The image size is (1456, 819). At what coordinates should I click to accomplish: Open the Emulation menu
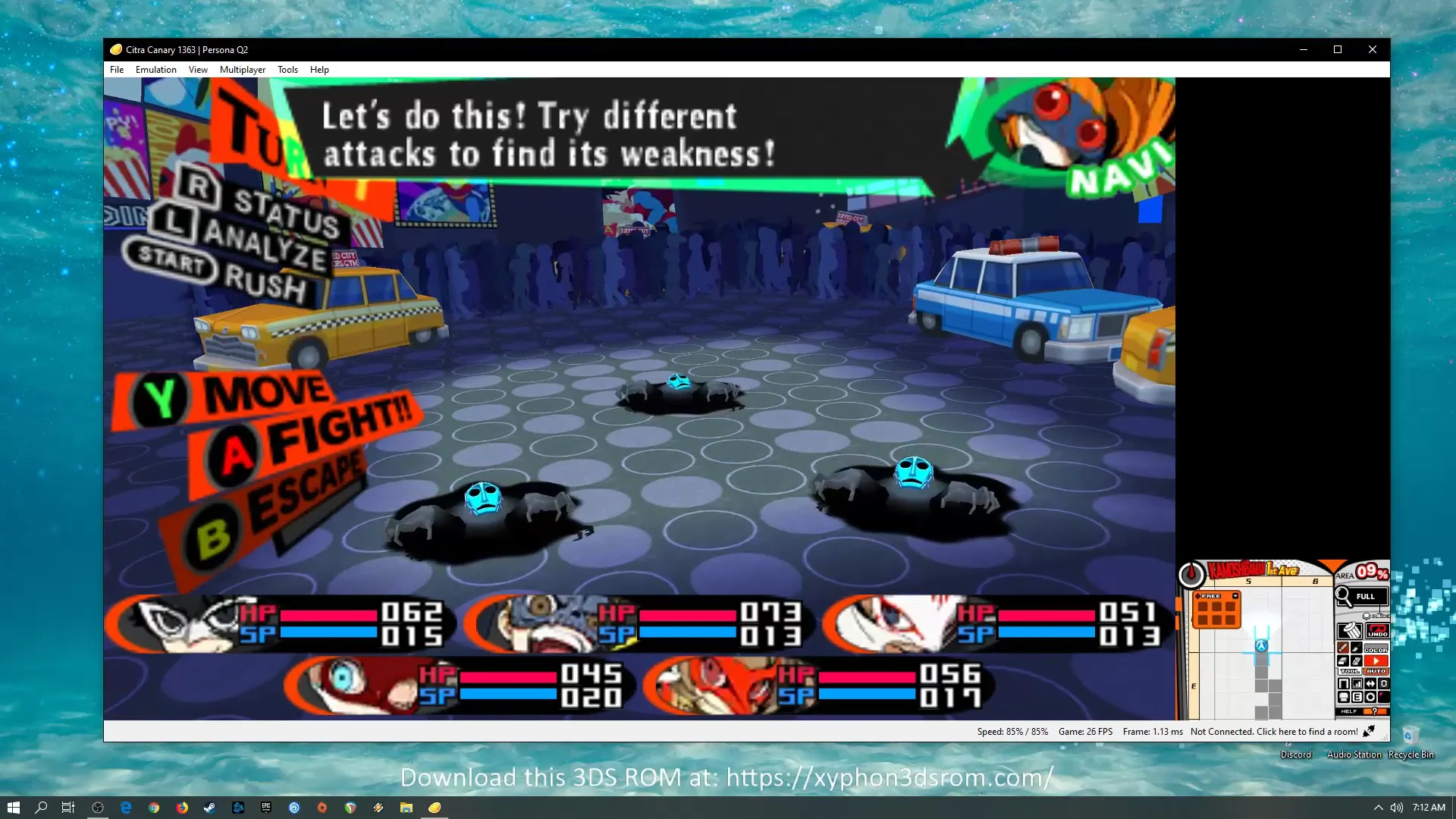pyautogui.click(x=155, y=70)
